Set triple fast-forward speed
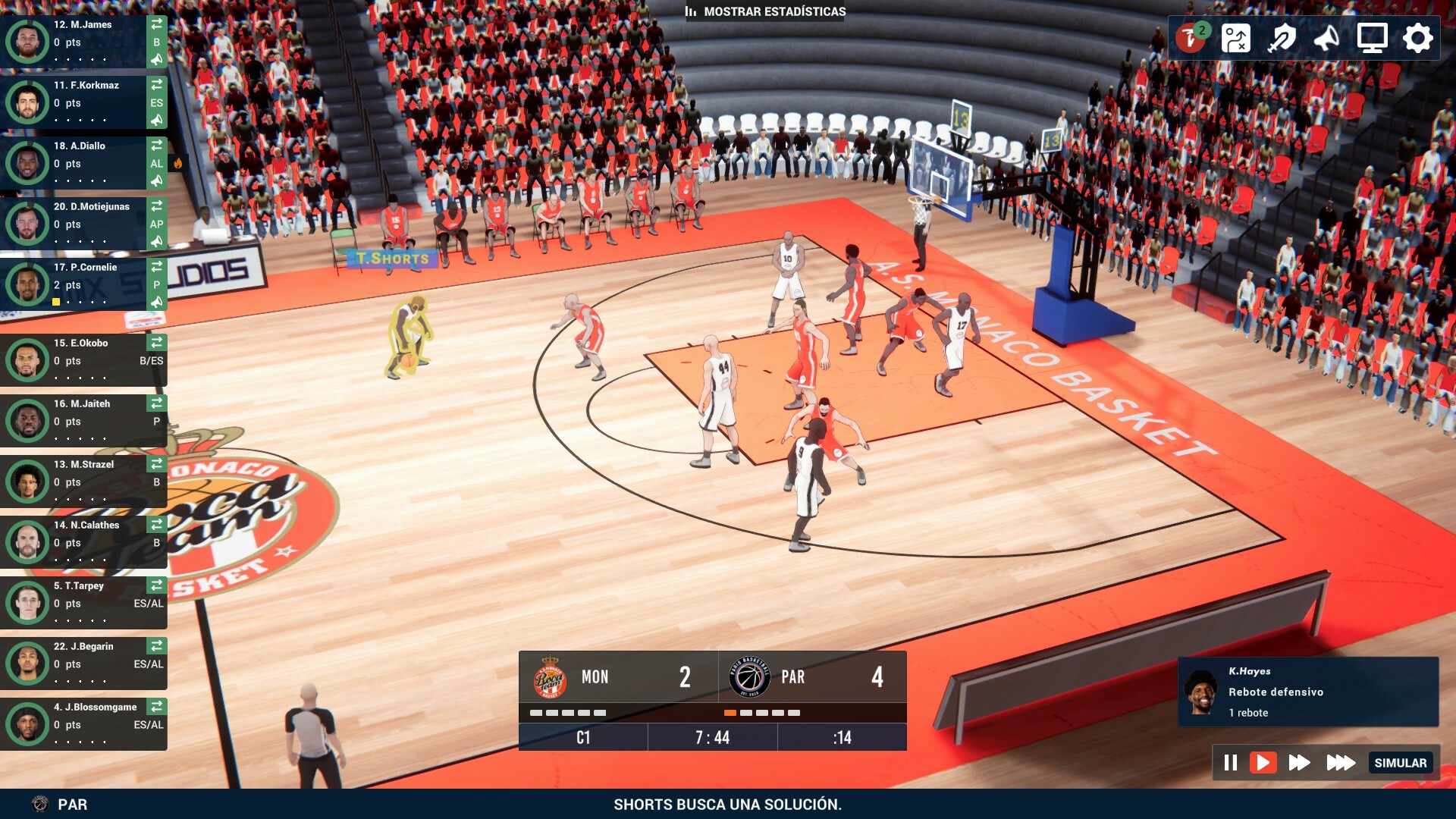The image size is (1456, 819). [x=1341, y=762]
